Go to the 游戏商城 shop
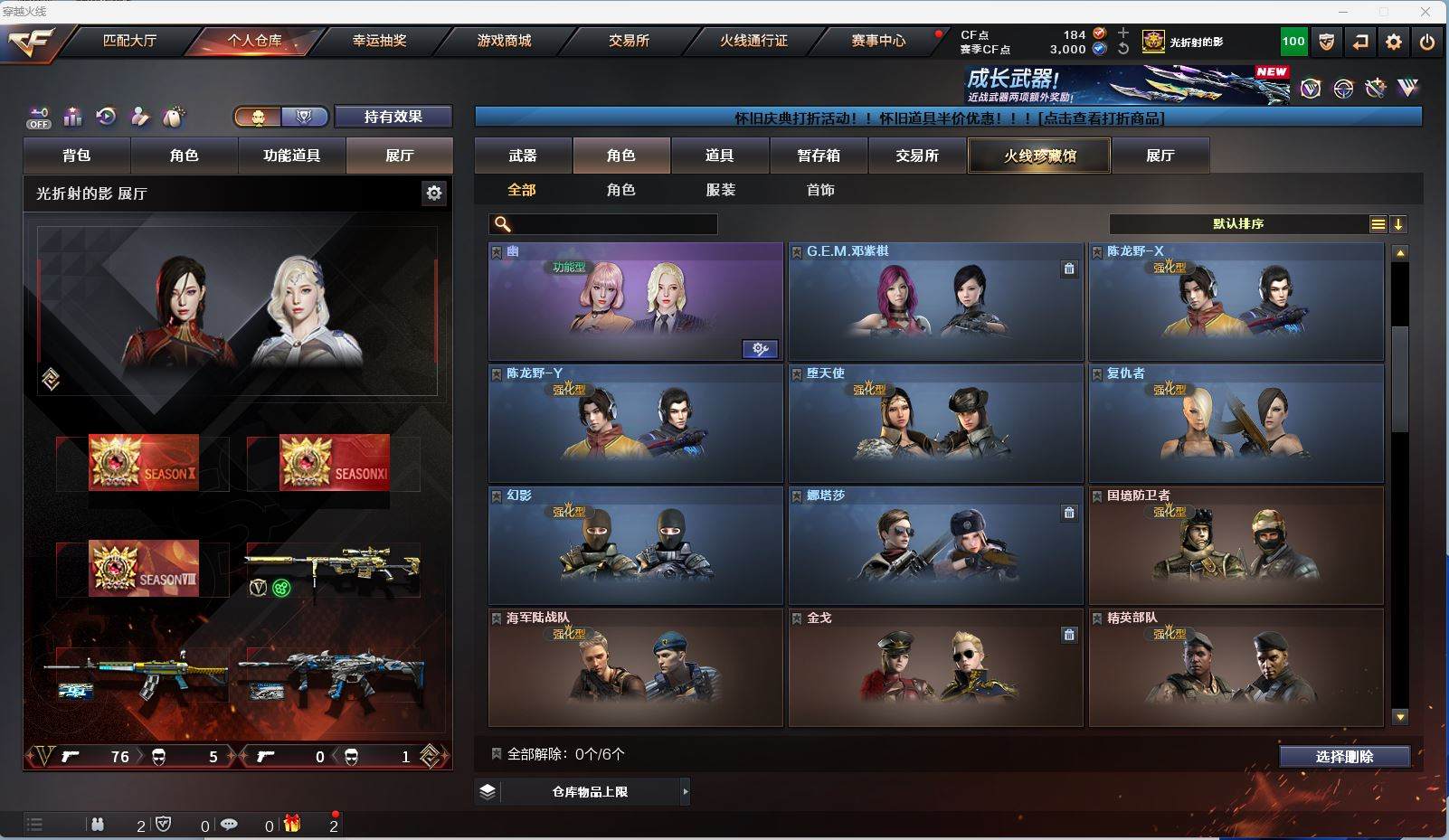The height and width of the screenshot is (840, 1449). tap(504, 41)
